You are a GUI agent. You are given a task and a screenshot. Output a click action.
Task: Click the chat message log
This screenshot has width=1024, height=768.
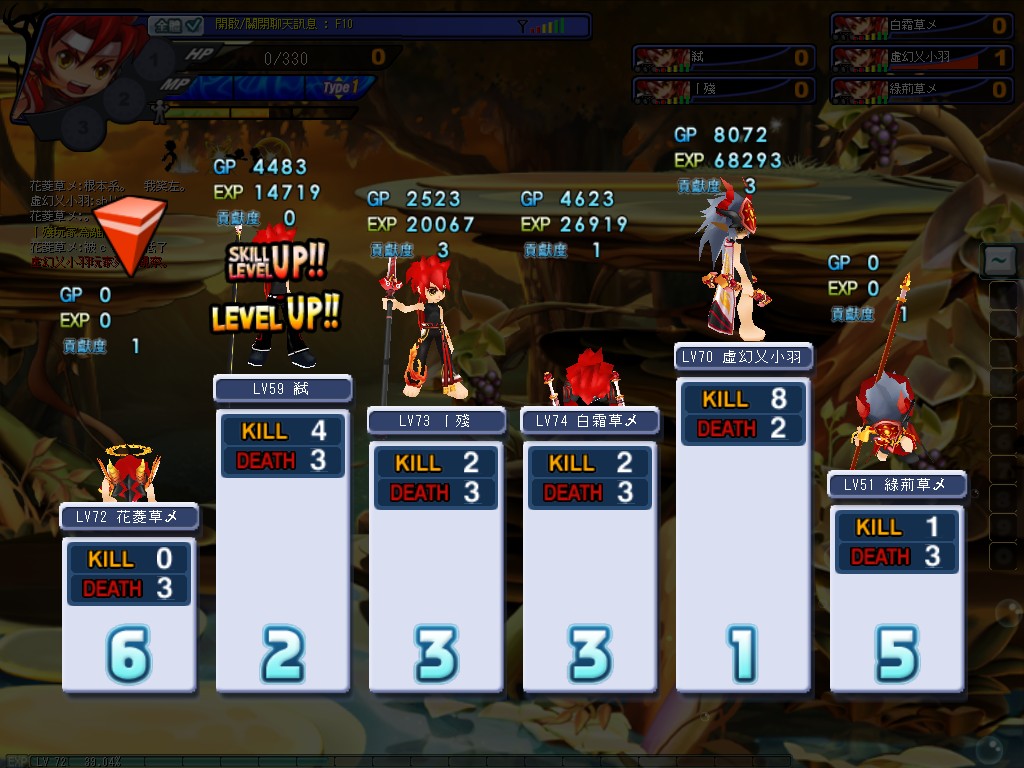(95, 223)
